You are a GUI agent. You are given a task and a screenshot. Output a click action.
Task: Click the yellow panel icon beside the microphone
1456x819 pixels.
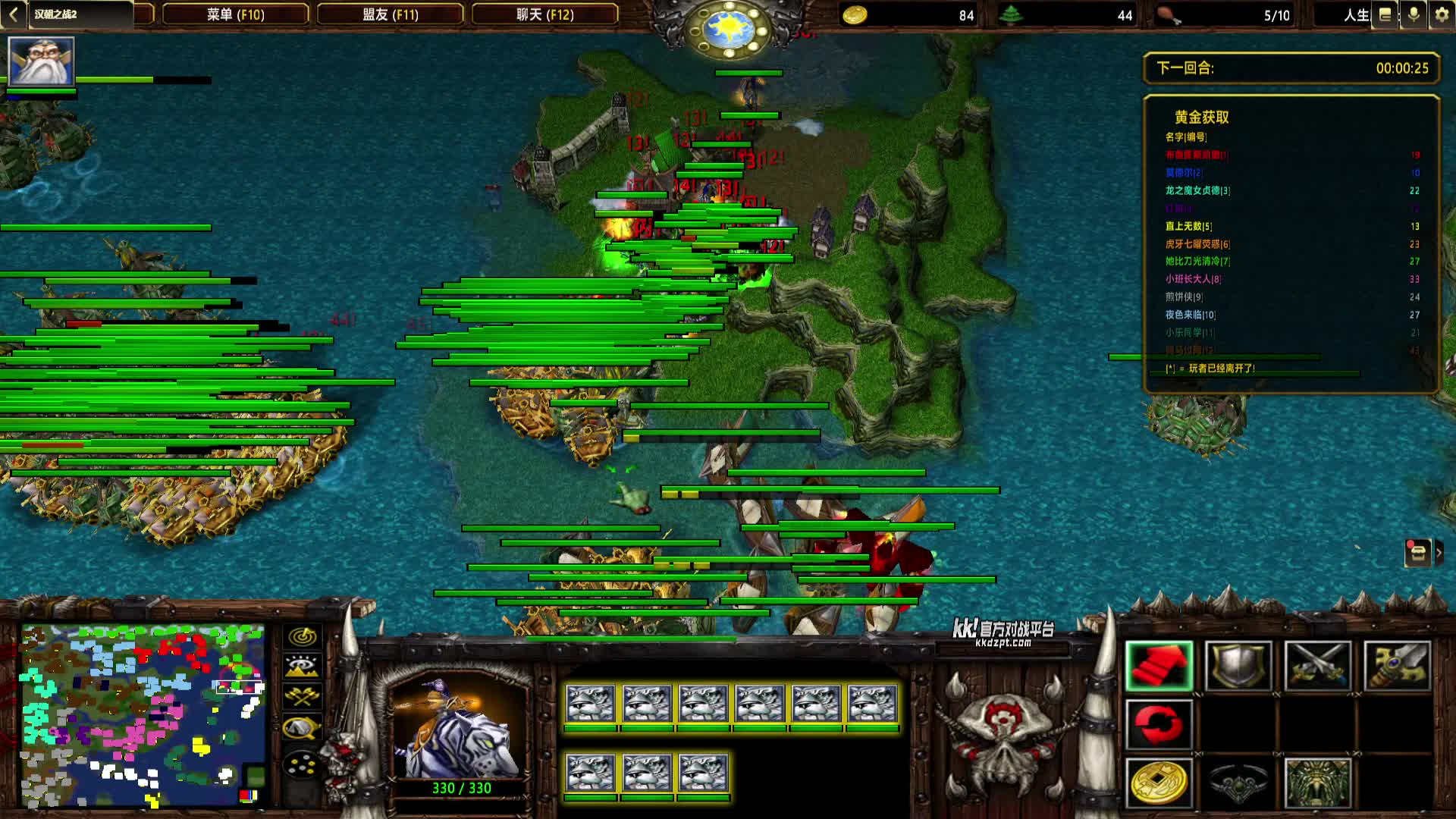(x=1385, y=15)
